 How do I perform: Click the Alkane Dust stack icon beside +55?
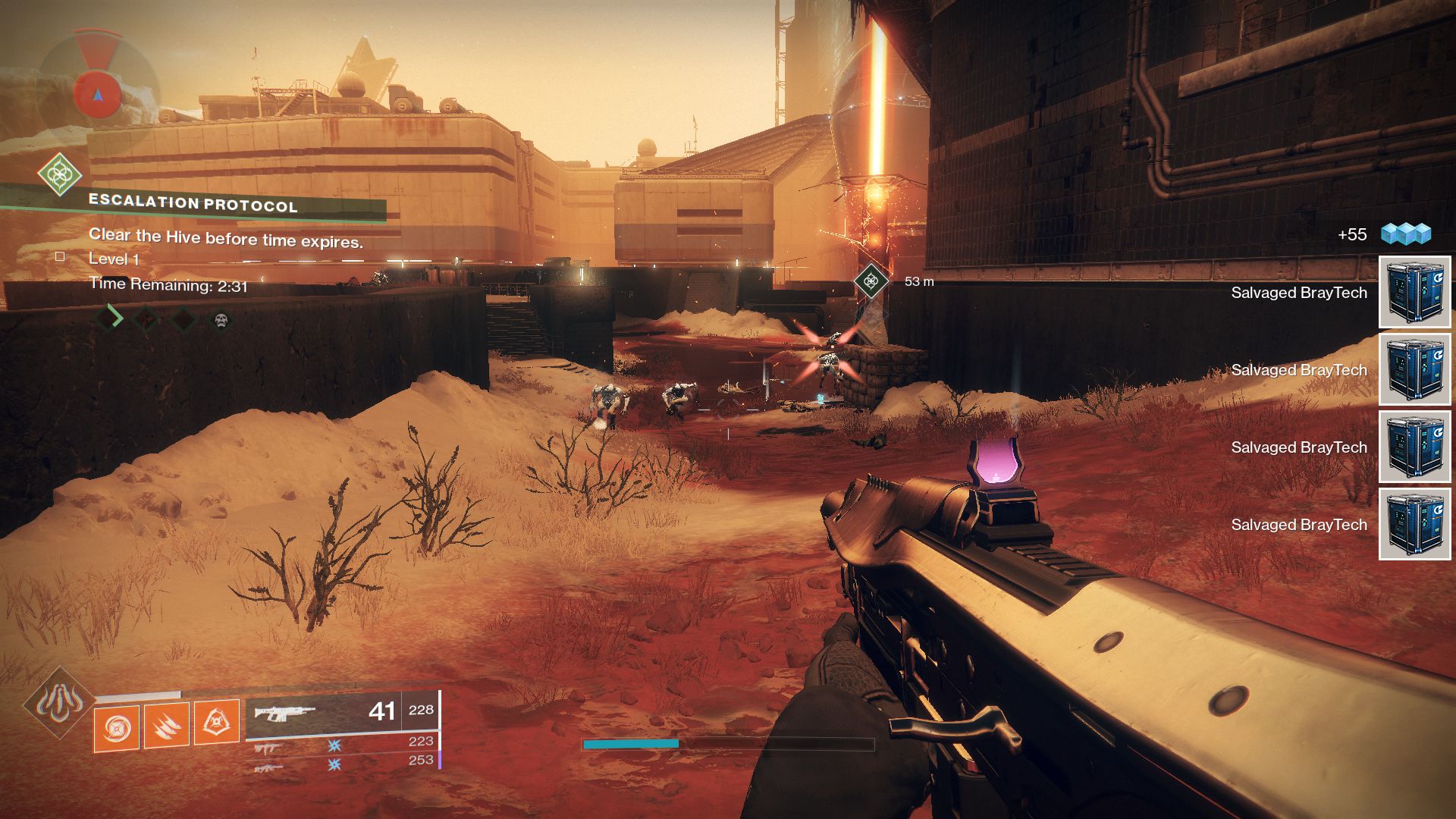(1407, 235)
